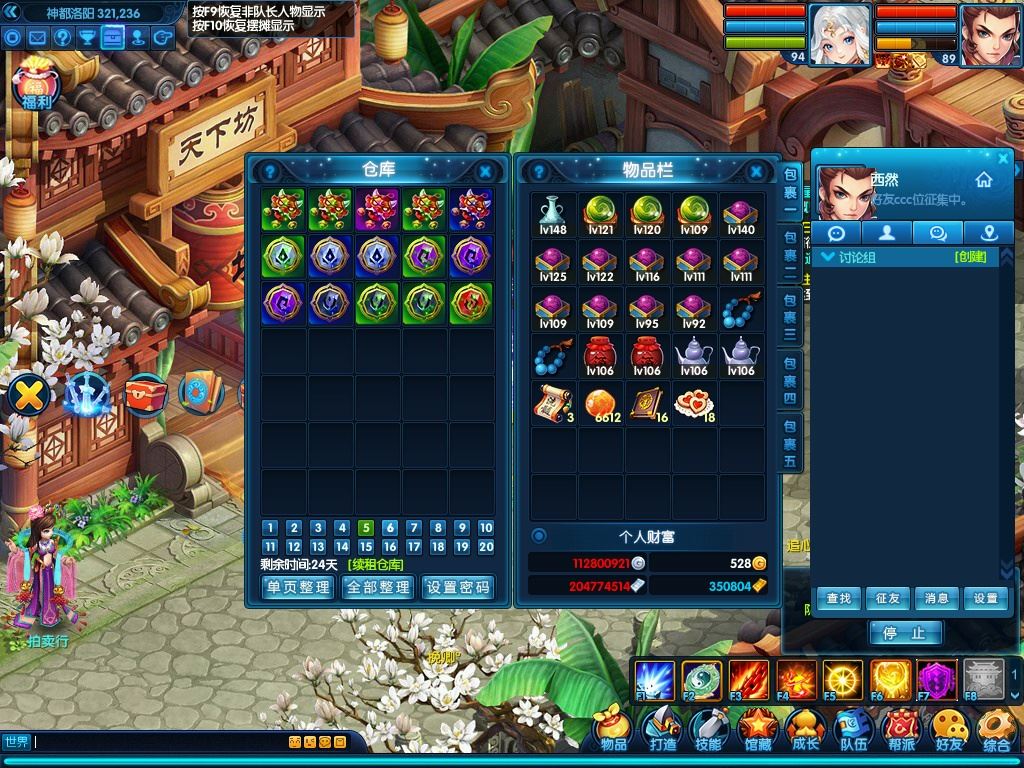Click the 续租仓库 renew link

(378, 565)
